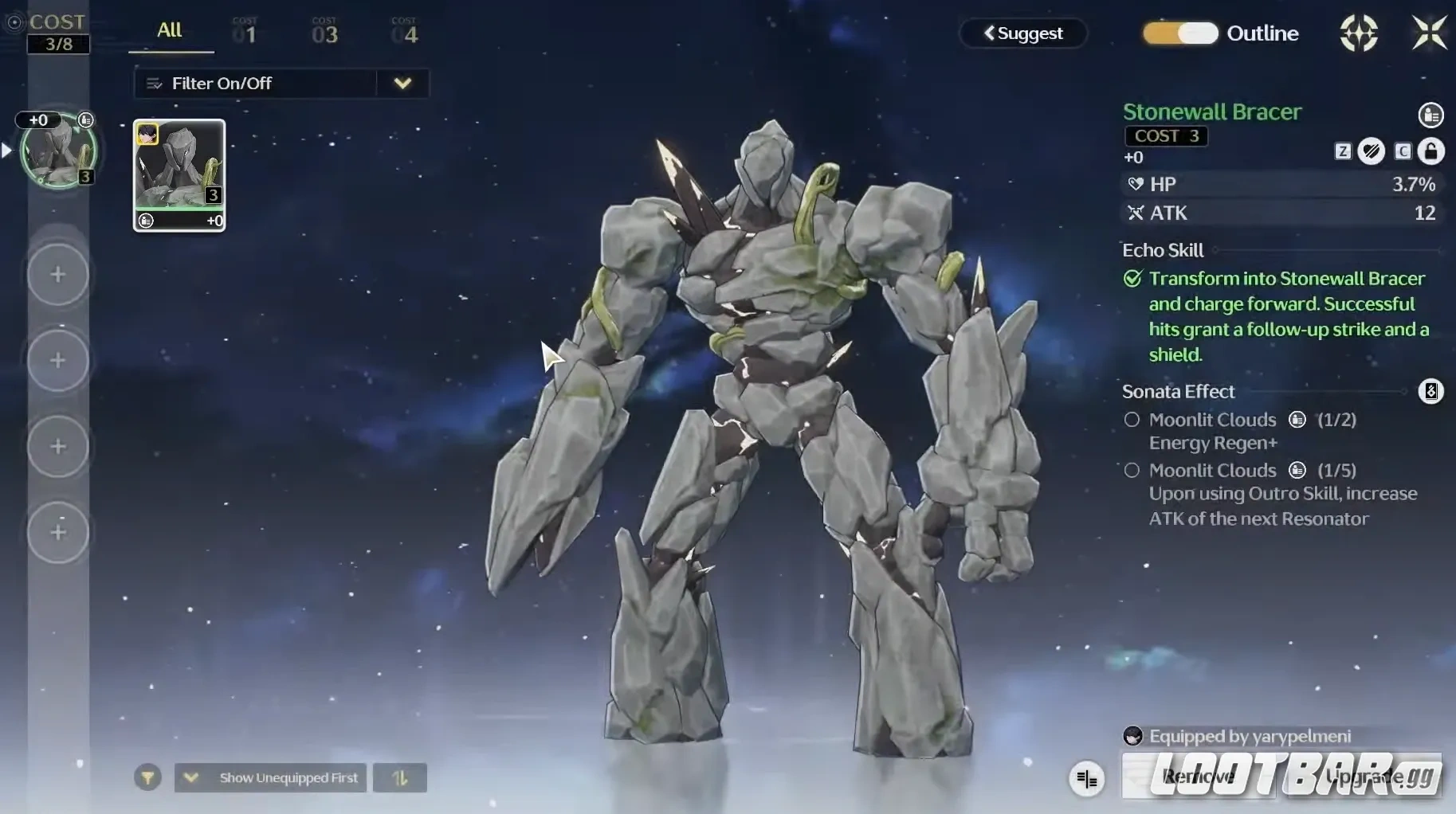This screenshot has width=1456, height=814.
Task: Click the equipped Stonewall Bracer slot
Action: pos(58,151)
